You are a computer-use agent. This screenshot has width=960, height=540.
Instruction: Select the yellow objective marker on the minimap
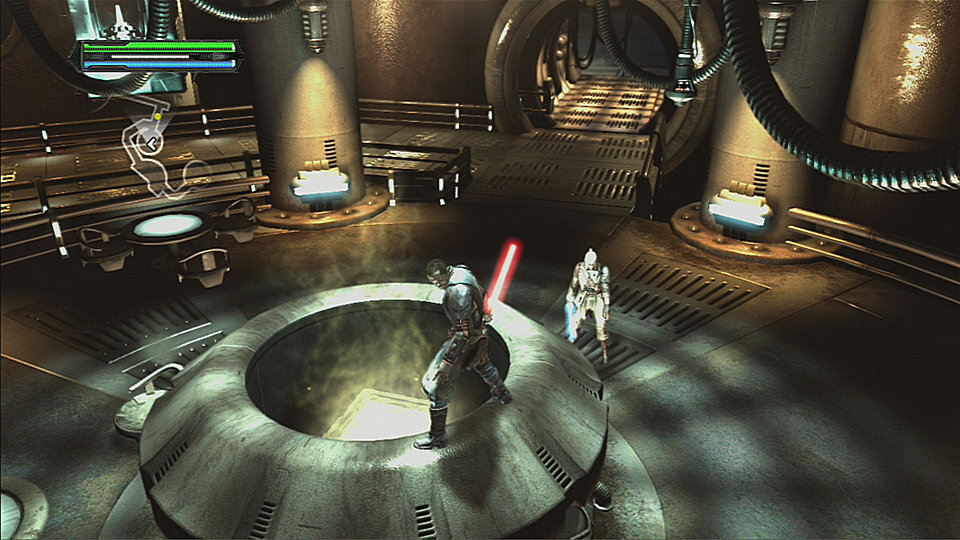pos(158,116)
